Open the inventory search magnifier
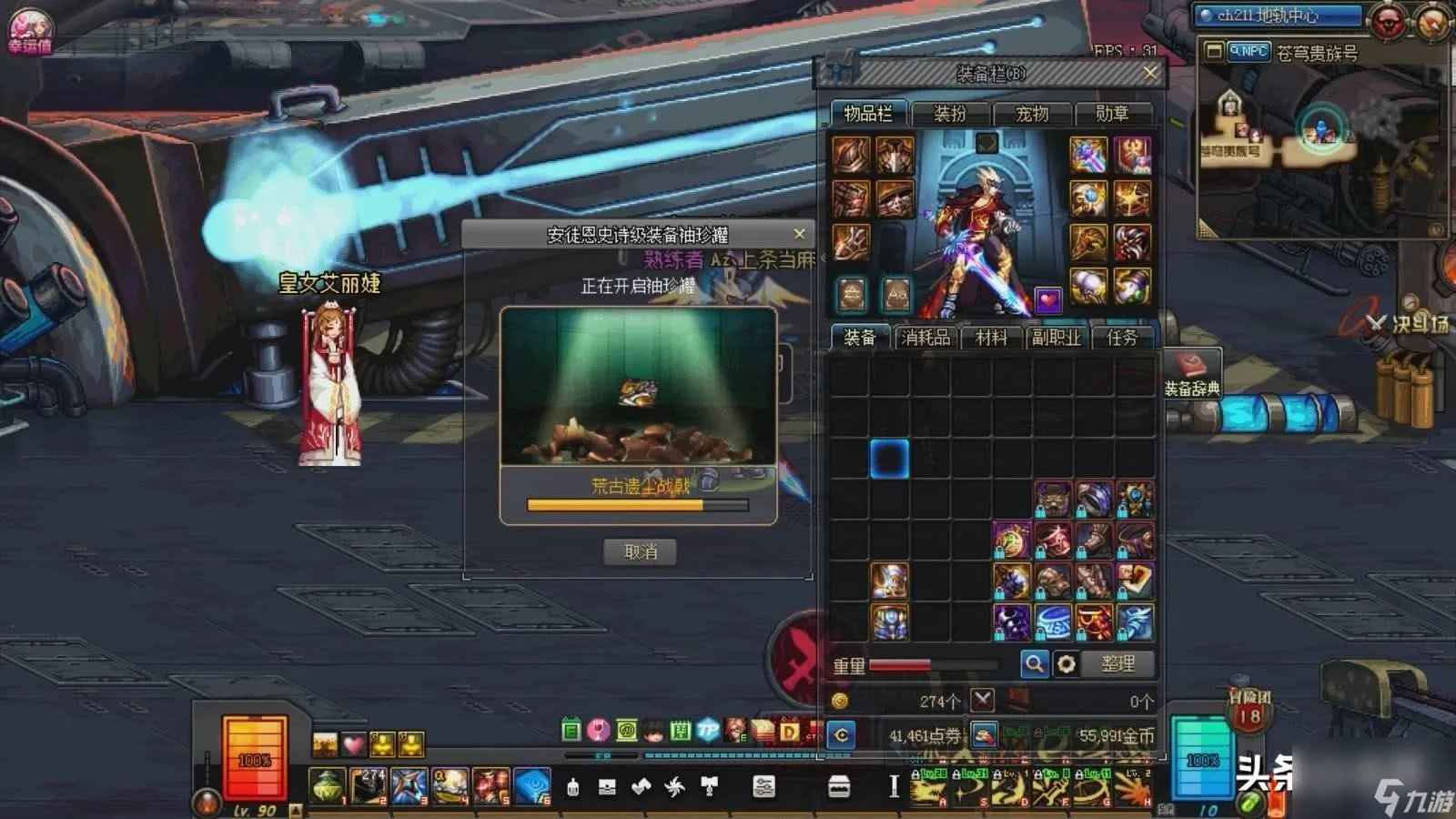The image size is (1456, 819). [x=1035, y=664]
